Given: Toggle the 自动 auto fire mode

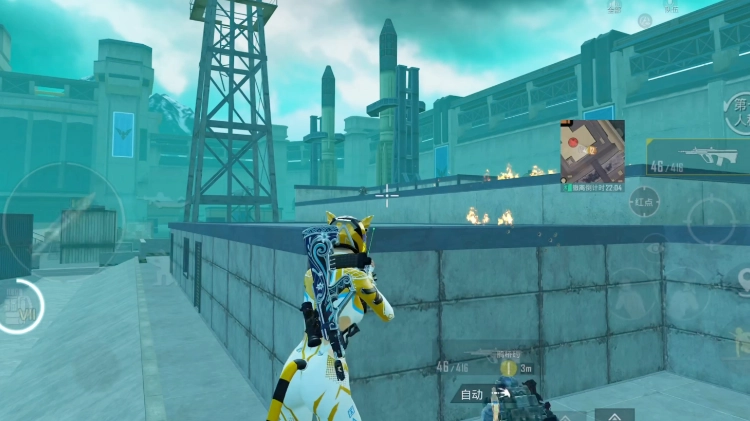Looking at the screenshot, I should (472, 394).
